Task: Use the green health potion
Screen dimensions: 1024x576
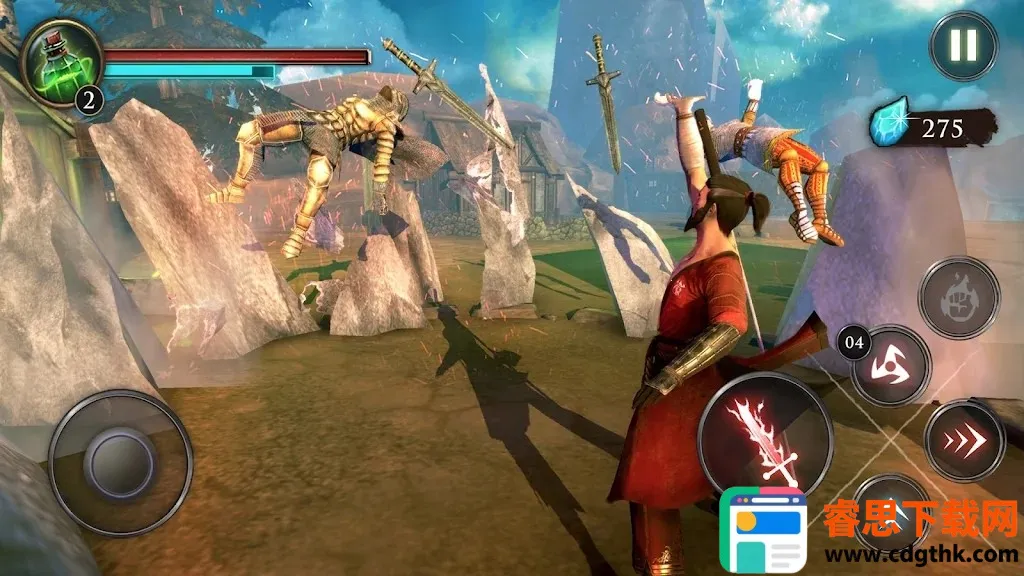Action: (60, 60)
